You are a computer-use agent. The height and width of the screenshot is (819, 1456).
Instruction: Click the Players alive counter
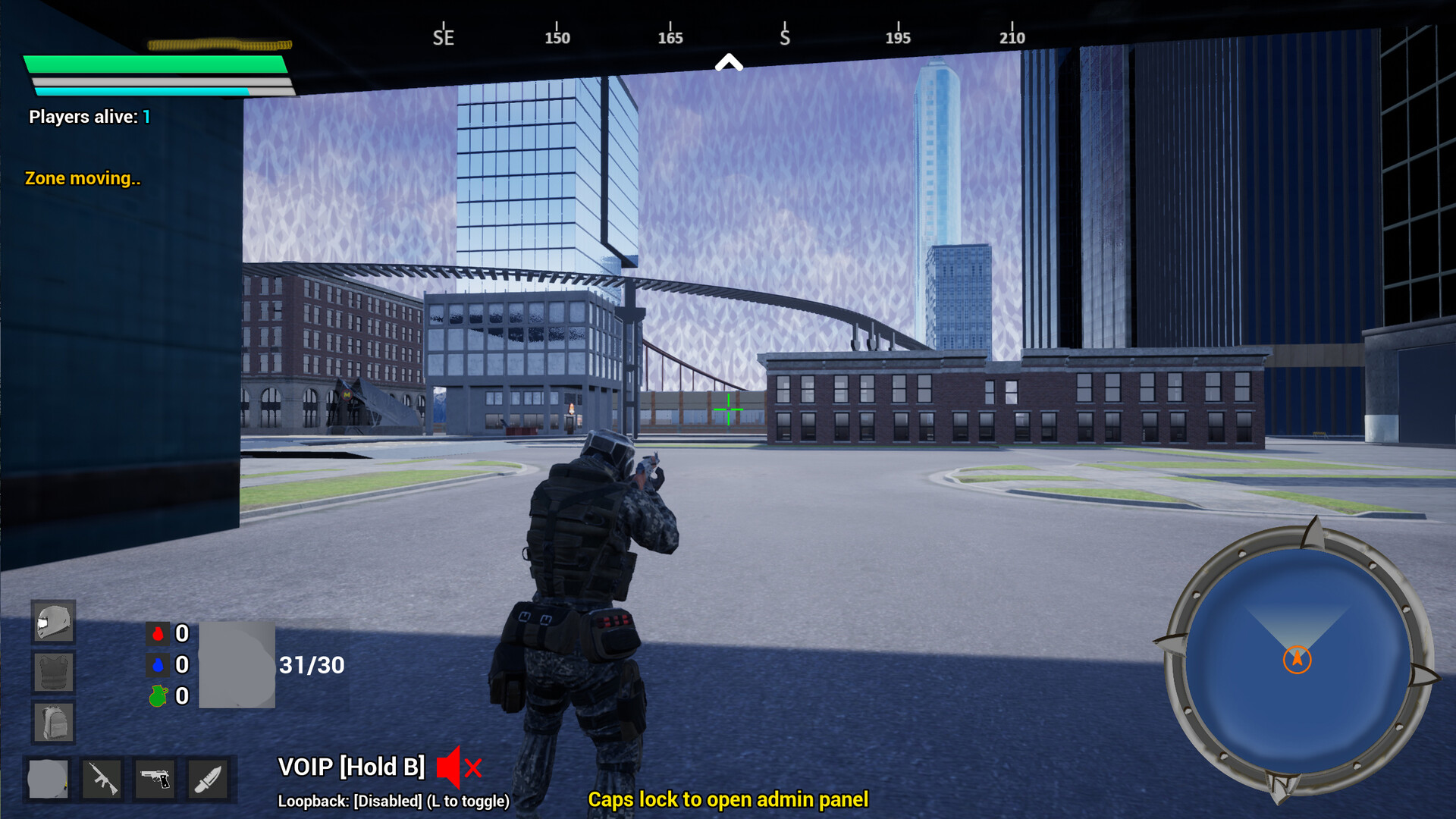[x=87, y=117]
